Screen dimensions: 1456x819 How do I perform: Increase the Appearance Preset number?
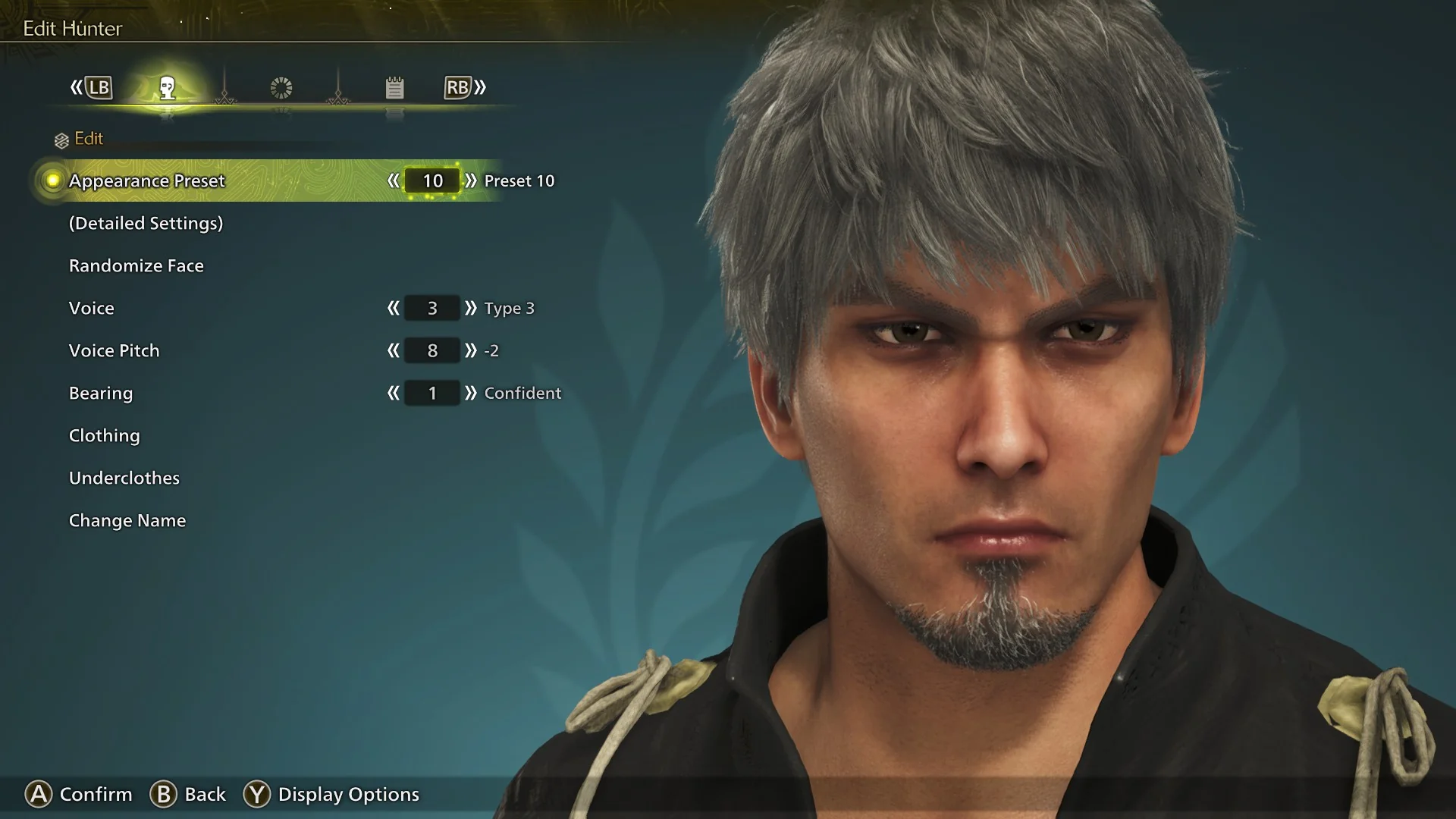click(471, 180)
